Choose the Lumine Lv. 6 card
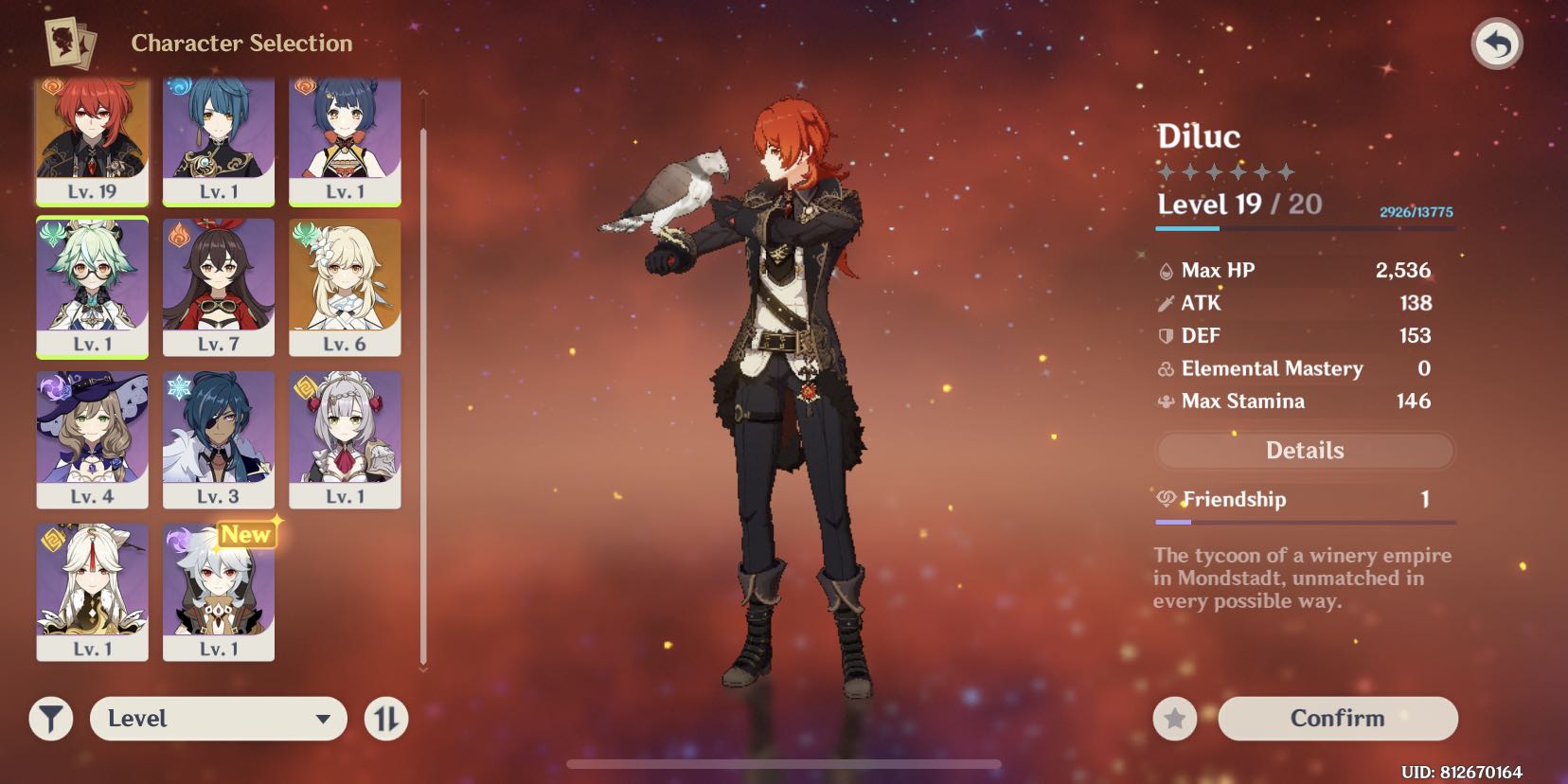The image size is (1568, 784). click(x=345, y=287)
